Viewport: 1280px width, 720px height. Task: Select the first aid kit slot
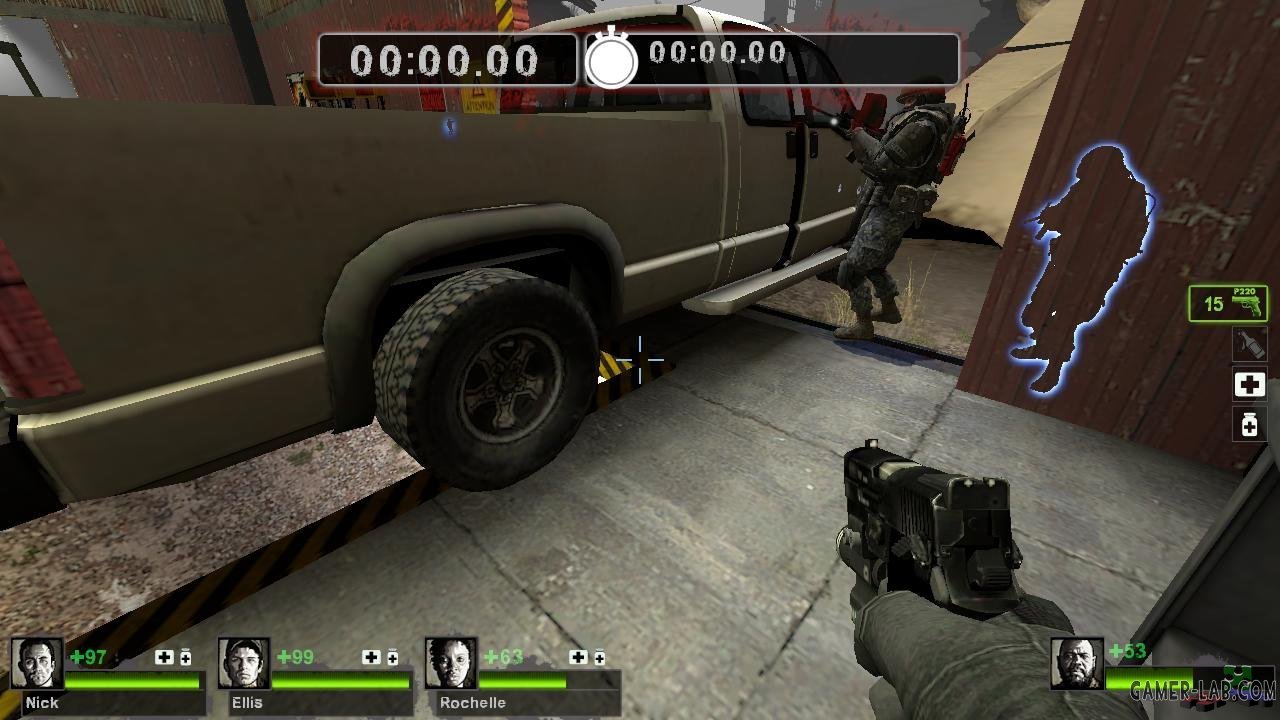pyautogui.click(x=1249, y=384)
